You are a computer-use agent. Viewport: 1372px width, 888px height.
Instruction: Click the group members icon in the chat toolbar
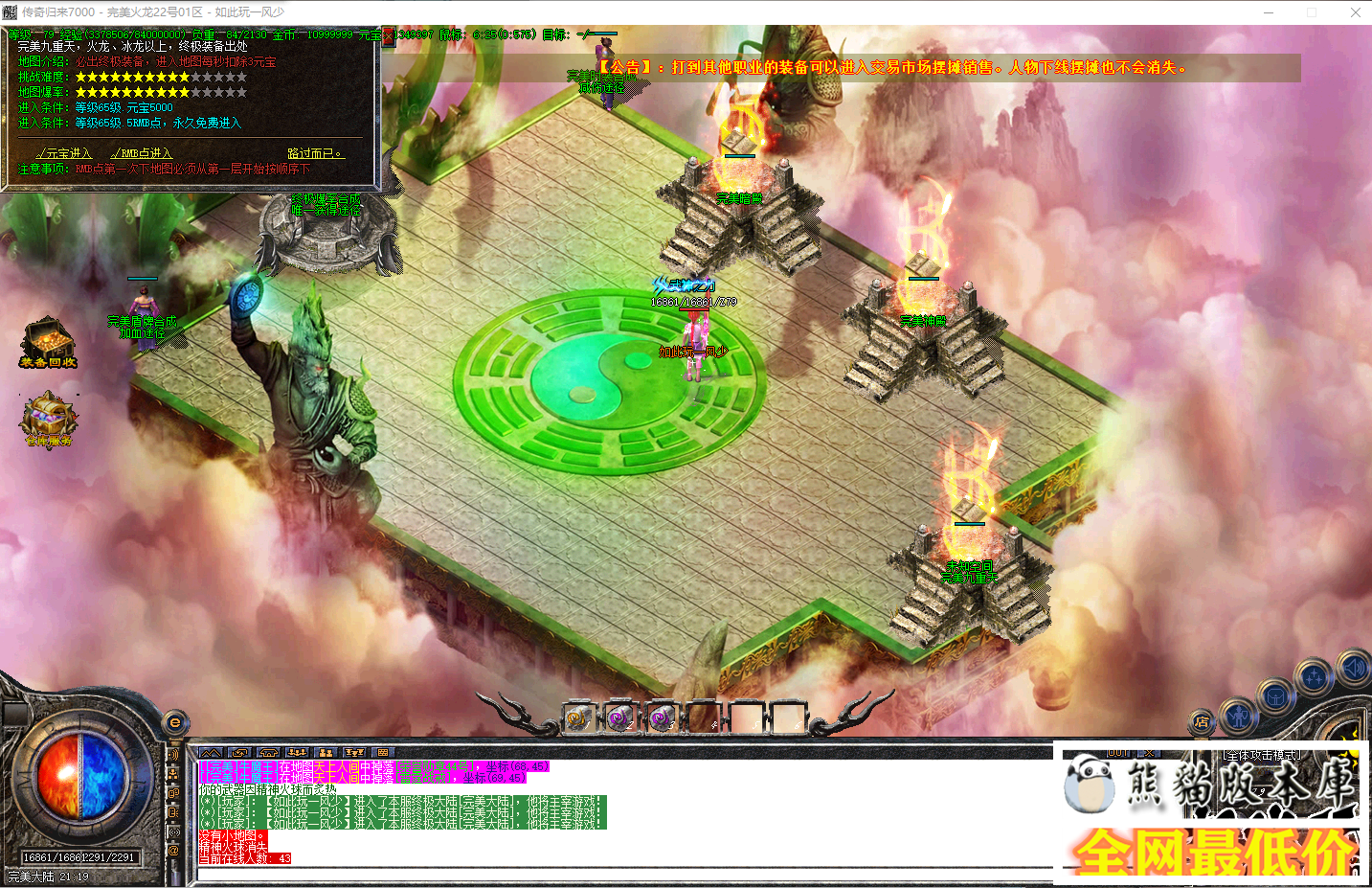(x=326, y=753)
